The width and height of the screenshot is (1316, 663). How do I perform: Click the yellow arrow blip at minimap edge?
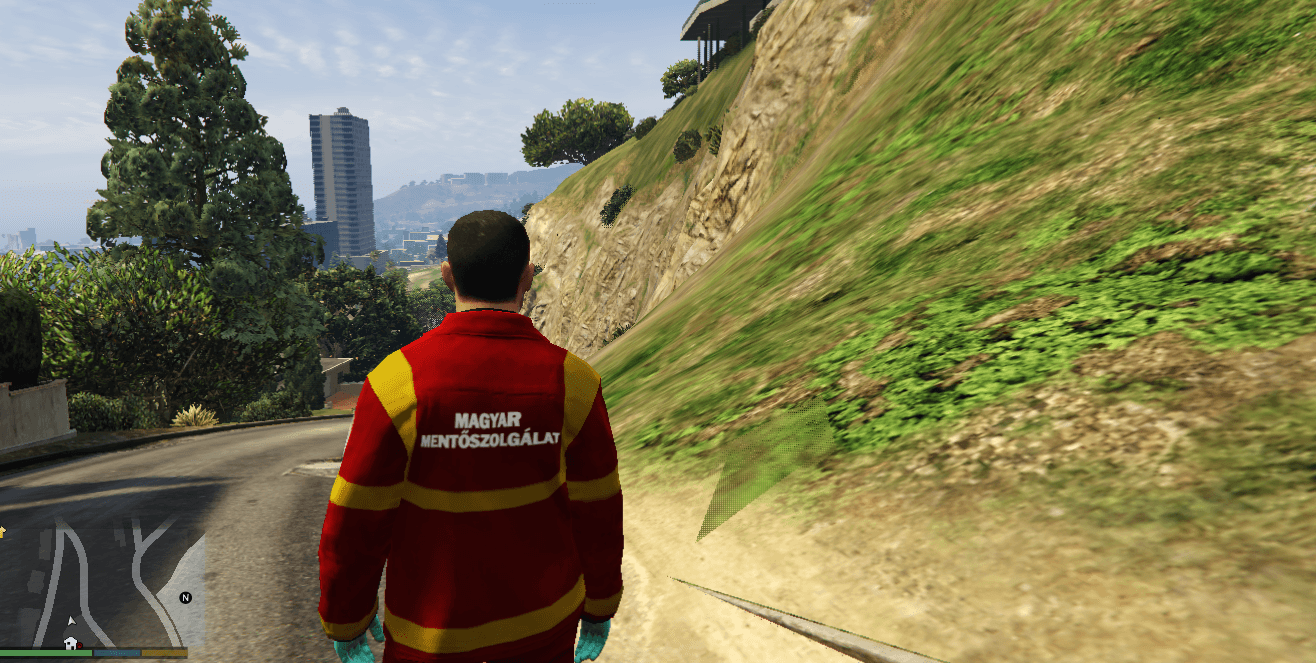tap(3, 531)
